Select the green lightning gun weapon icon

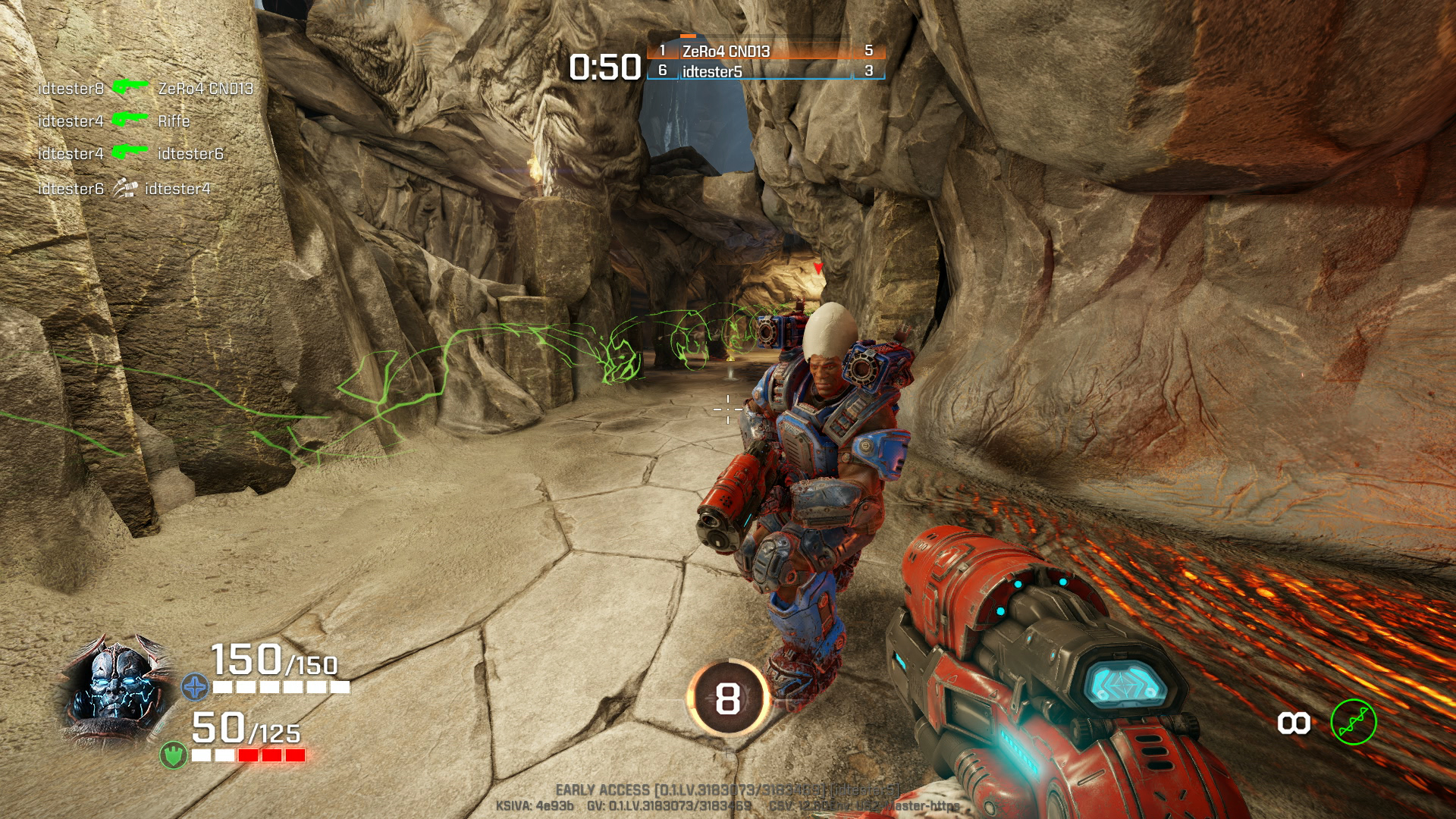point(1353,722)
